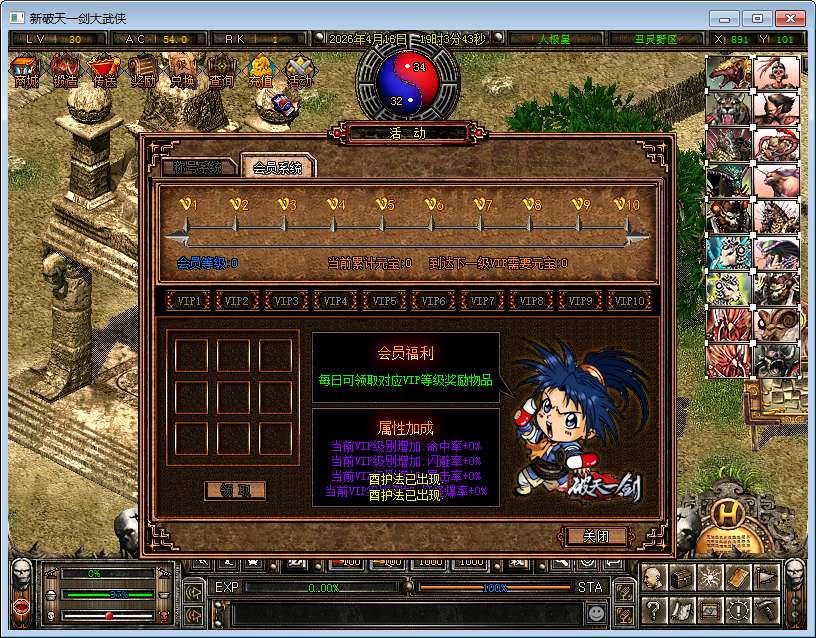The image size is (816, 638).
Task: Open the 锻造 forging icon
Action: click(65, 72)
